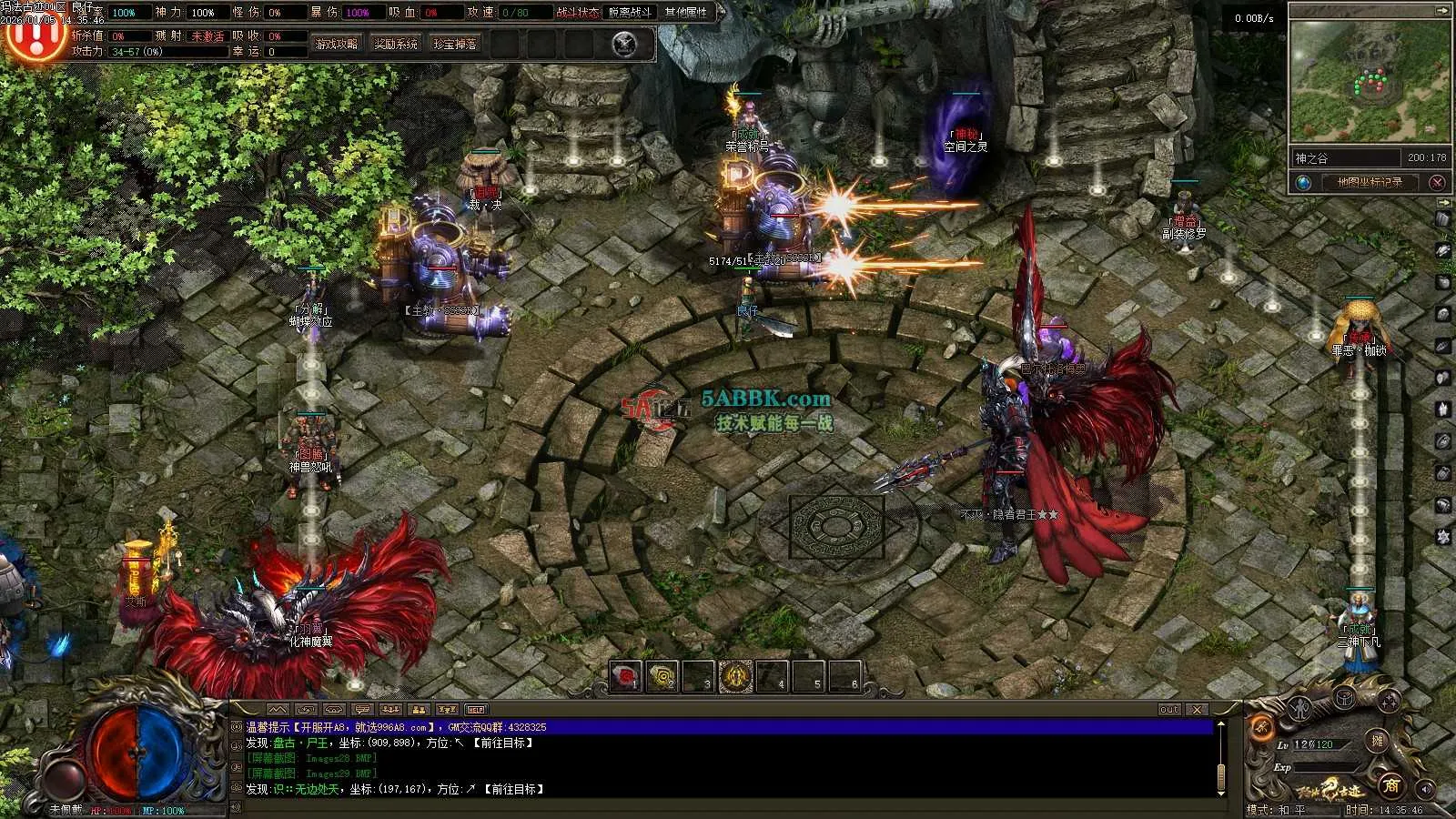
Task: Open the 奖励系统 reward system
Action: 396,44
